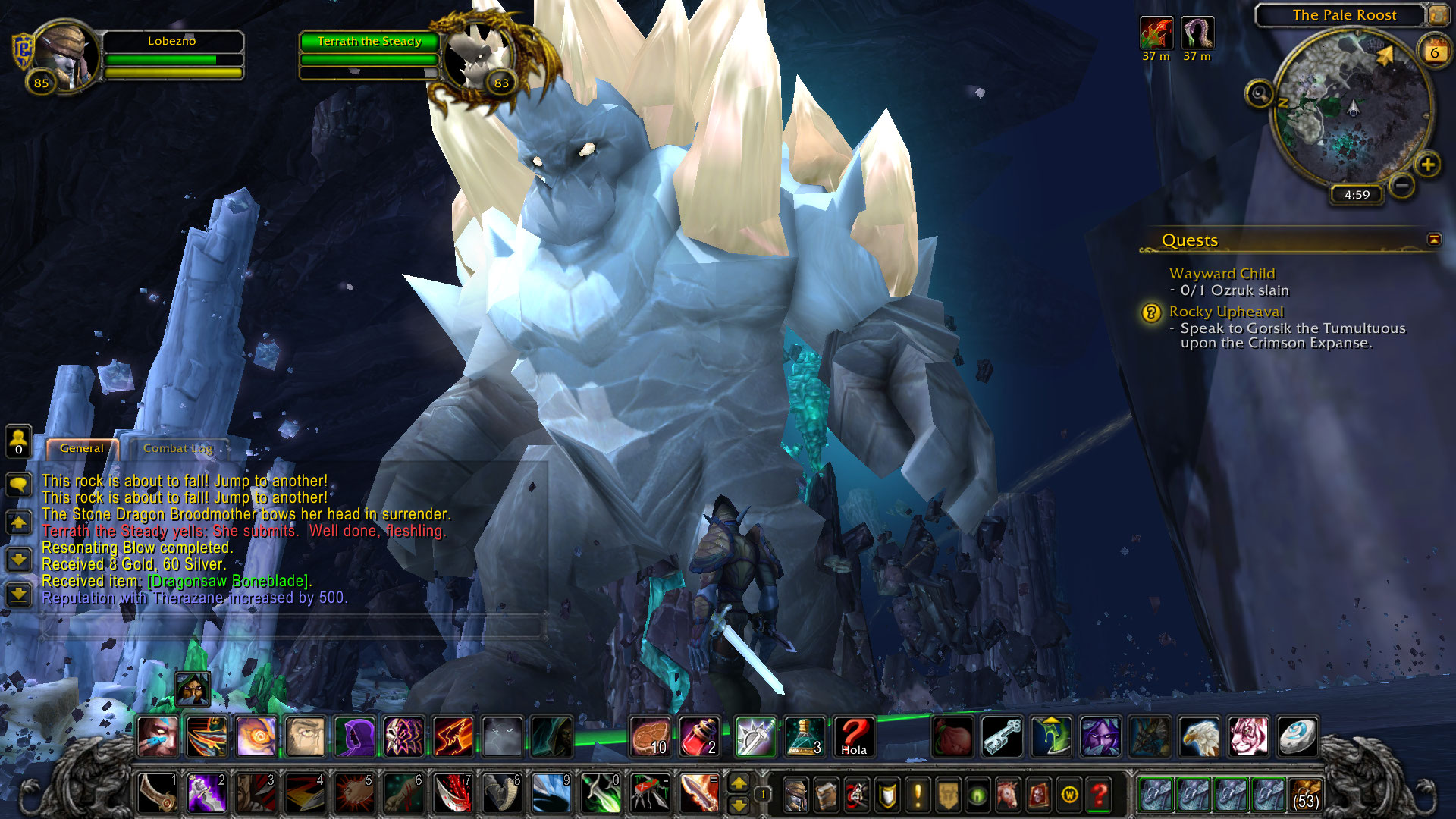Open the calendar showing day 6
Viewport: 1456px width, 819px height.
pyautogui.click(x=1434, y=52)
